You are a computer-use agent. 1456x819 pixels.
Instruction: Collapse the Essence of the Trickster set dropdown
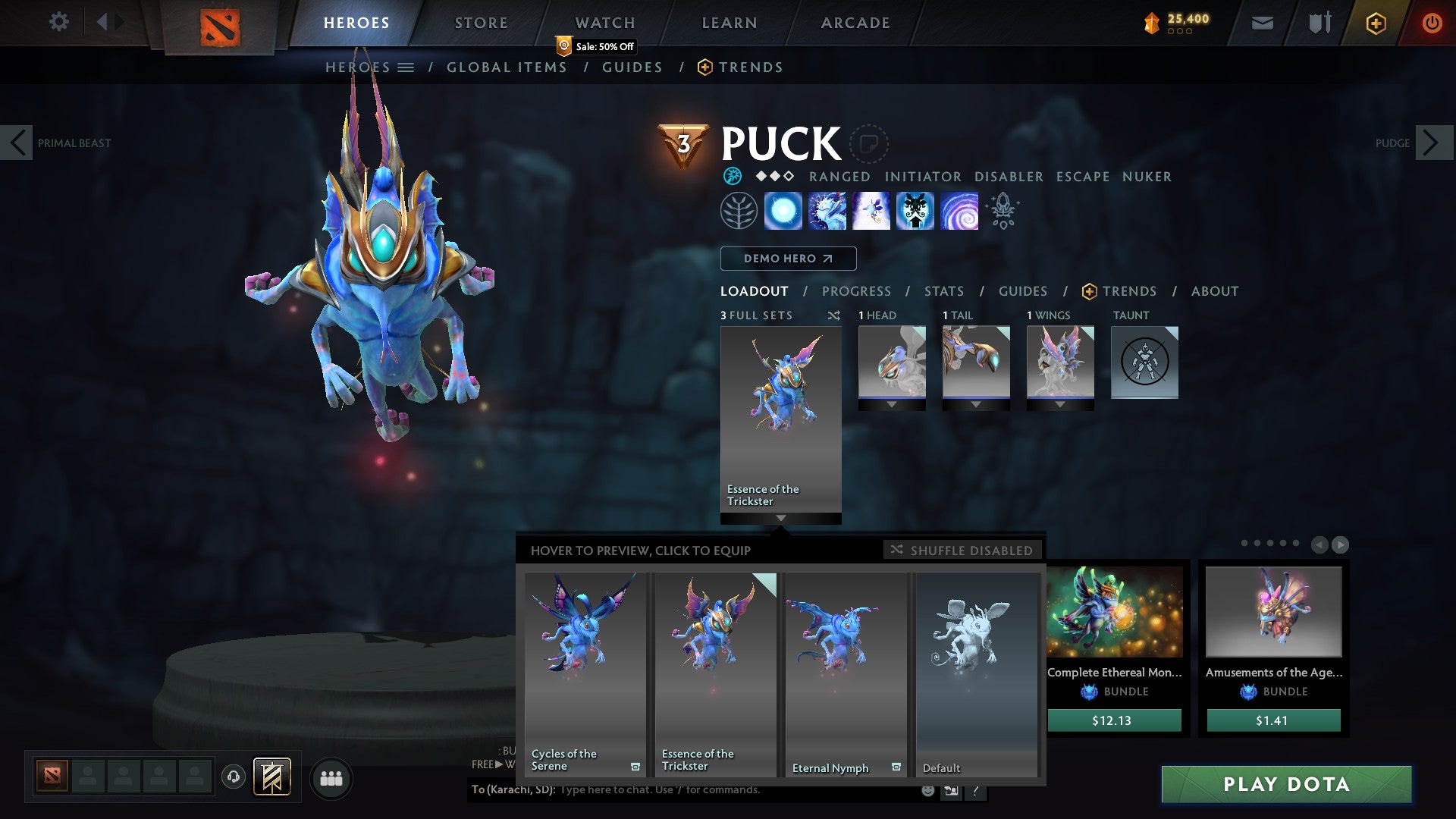[781, 519]
